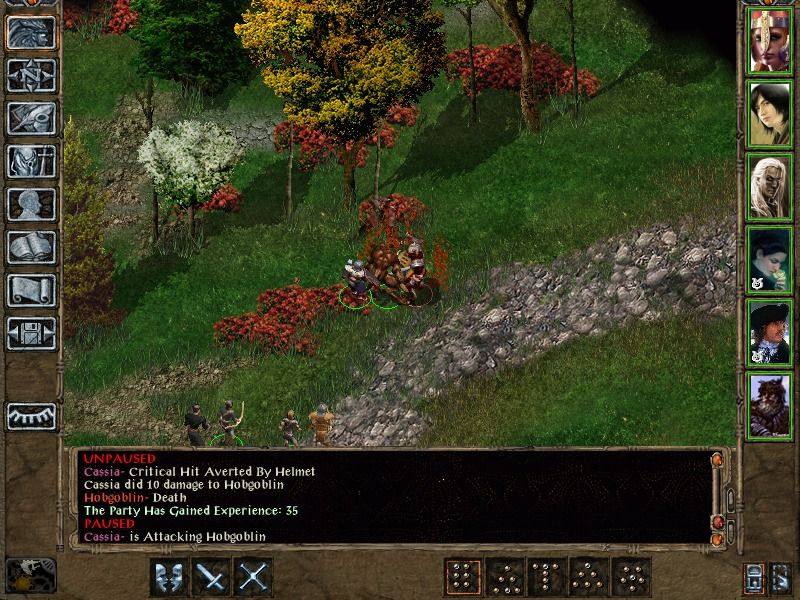This screenshot has width=800, height=600.
Task: Select the masked, face-painted character portrait
Action: pos(769,41)
